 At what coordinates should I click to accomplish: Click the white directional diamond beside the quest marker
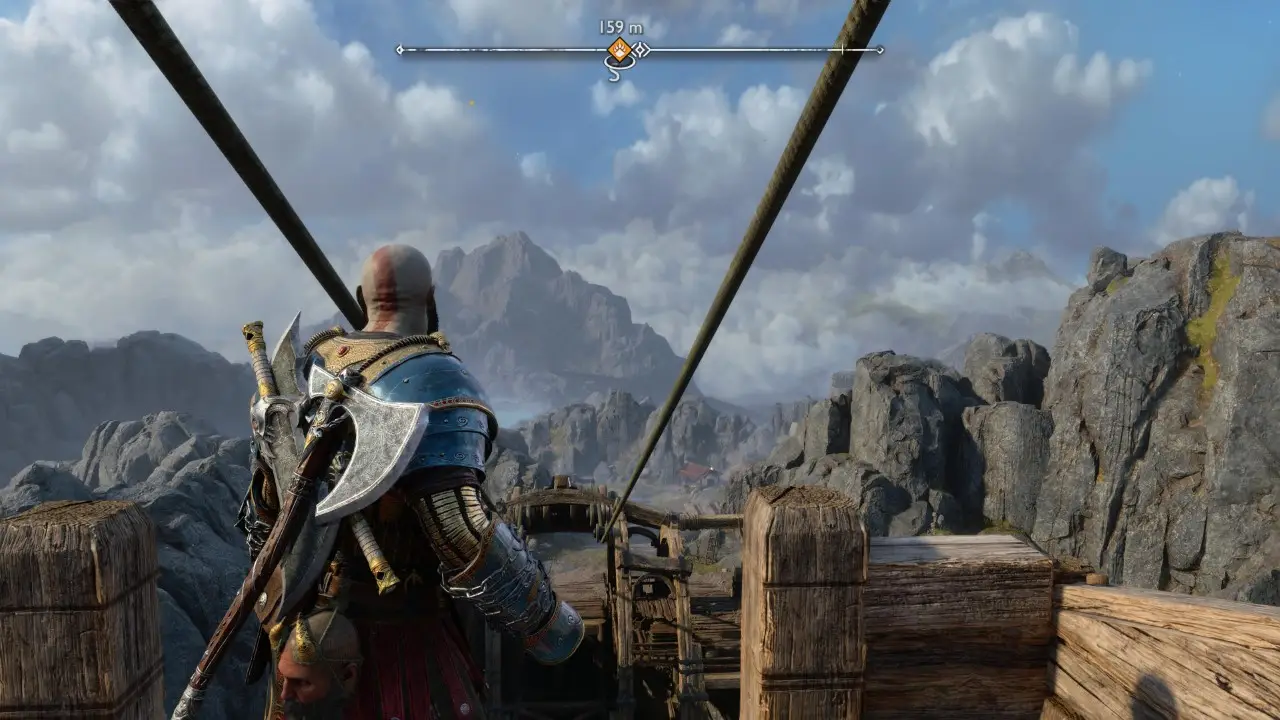tap(640, 49)
